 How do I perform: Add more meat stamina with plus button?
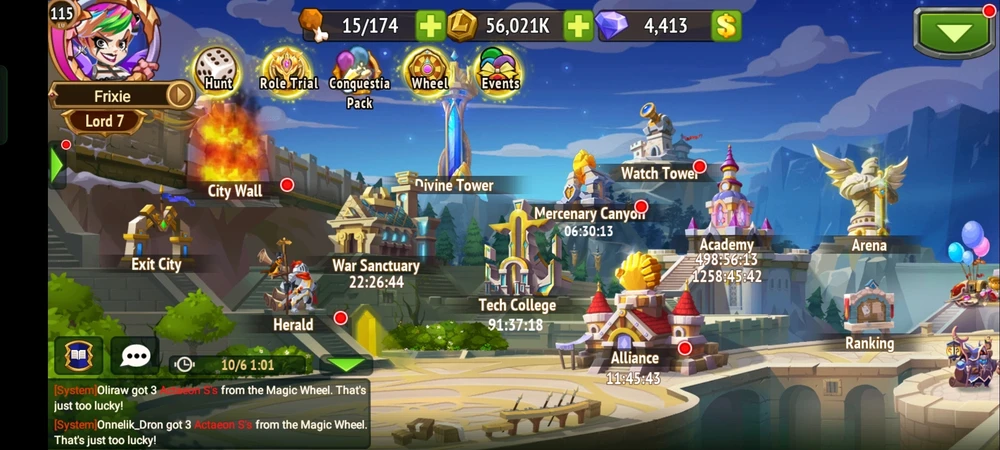430,26
